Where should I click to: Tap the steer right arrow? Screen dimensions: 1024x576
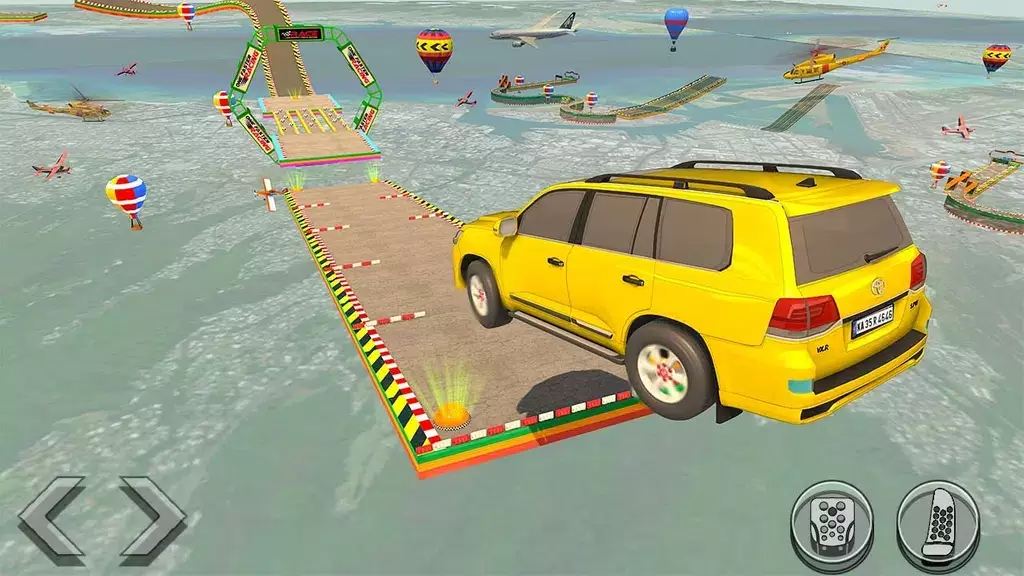(x=152, y=520)
